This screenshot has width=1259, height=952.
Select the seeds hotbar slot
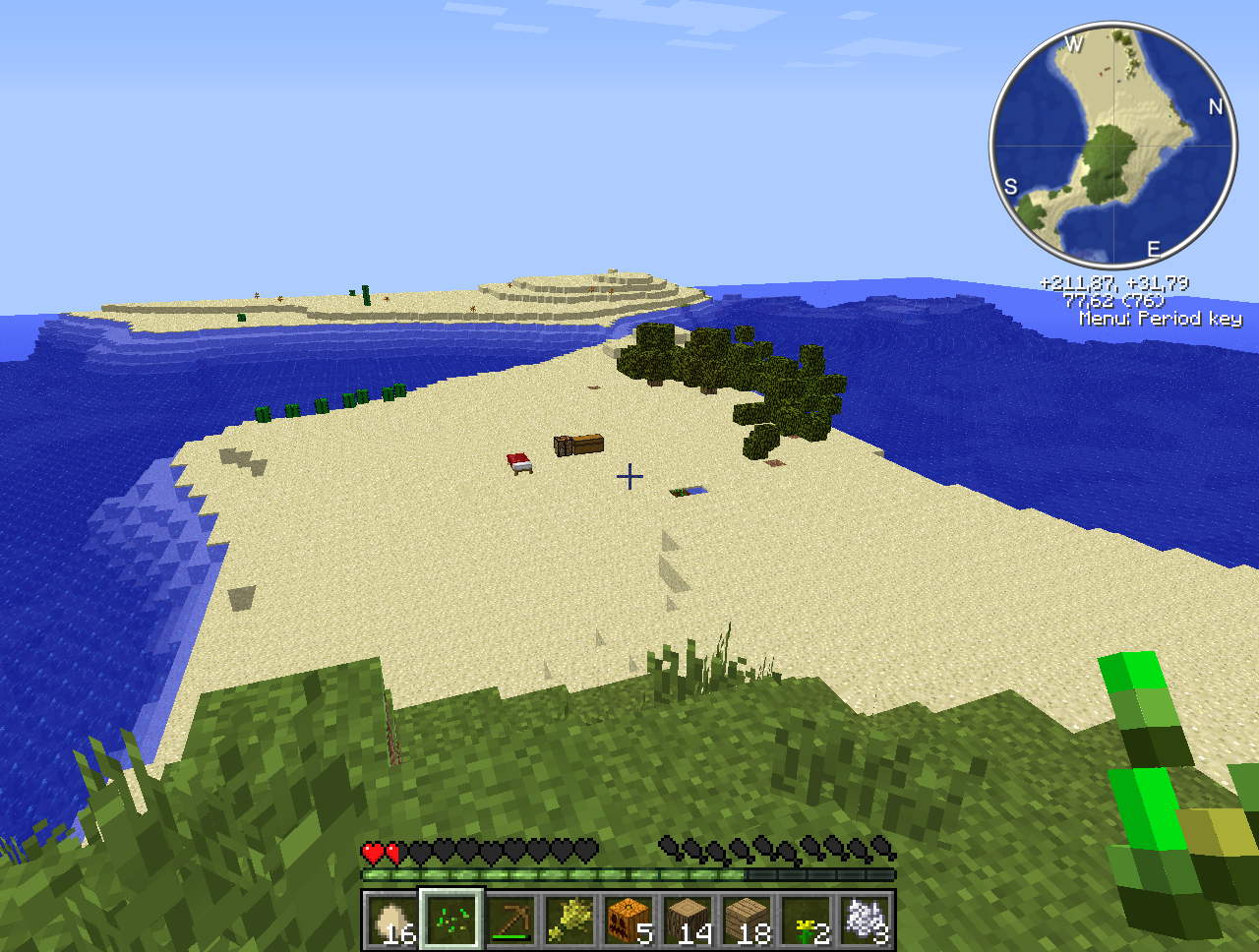(451, 921)
